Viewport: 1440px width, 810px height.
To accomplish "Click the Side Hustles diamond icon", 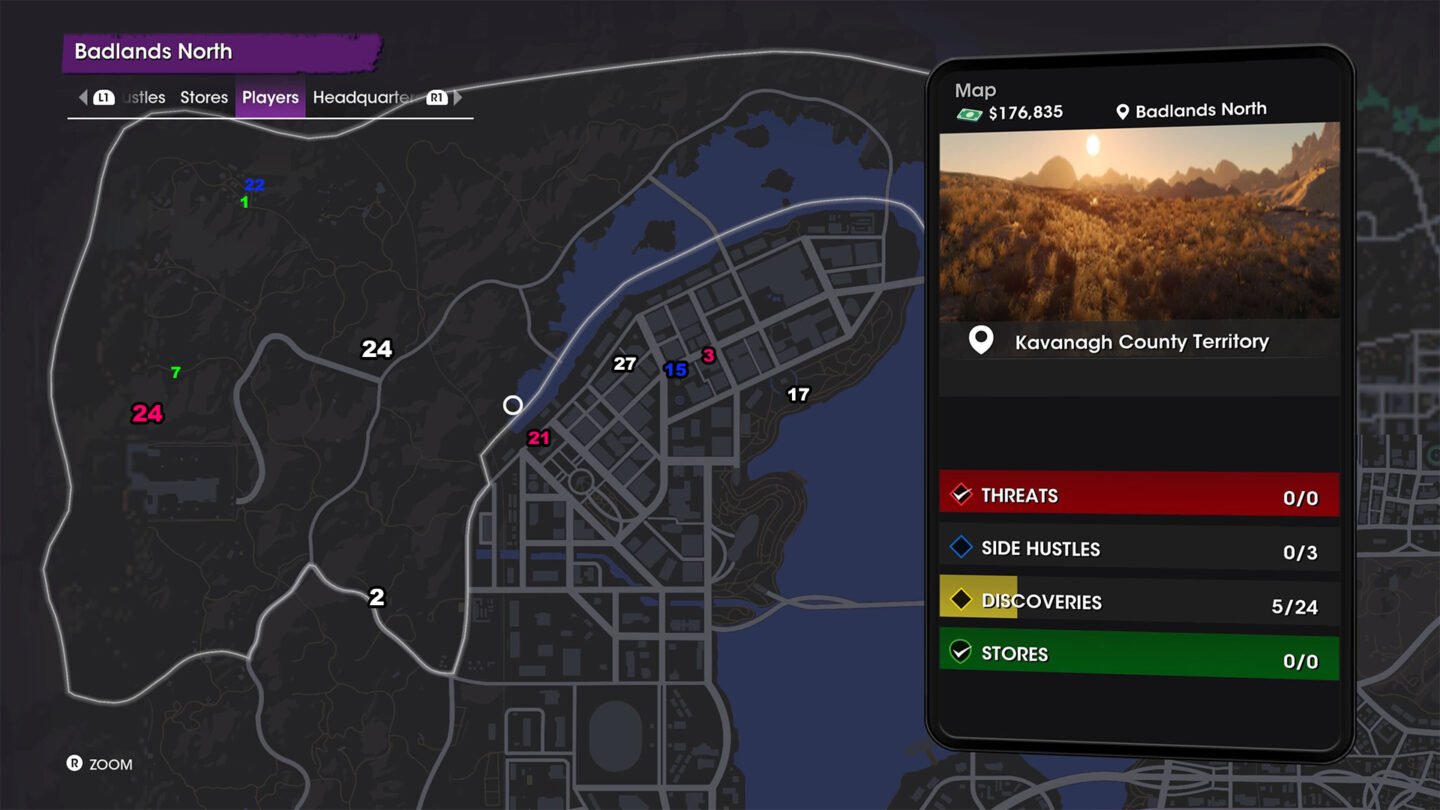I will pyautogui.click(x=962, y=547).
